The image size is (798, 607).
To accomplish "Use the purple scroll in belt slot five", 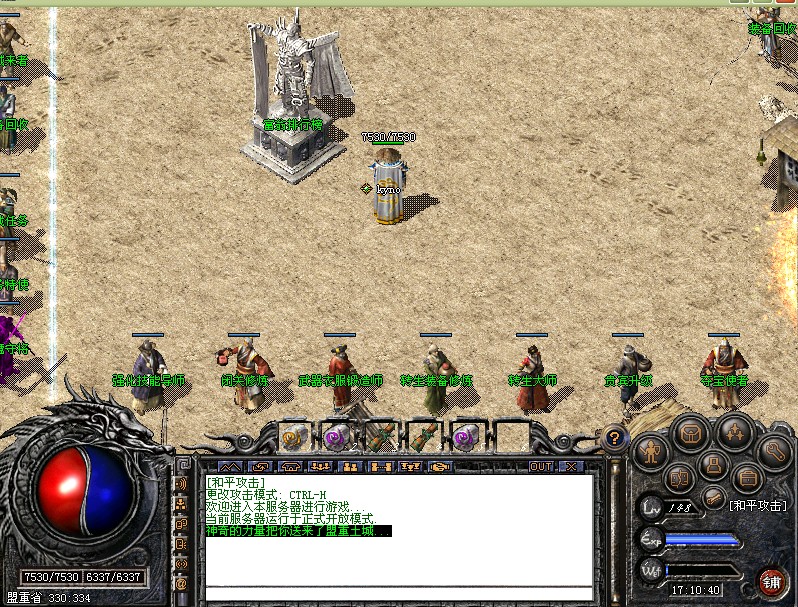I will tap(465, 436).
